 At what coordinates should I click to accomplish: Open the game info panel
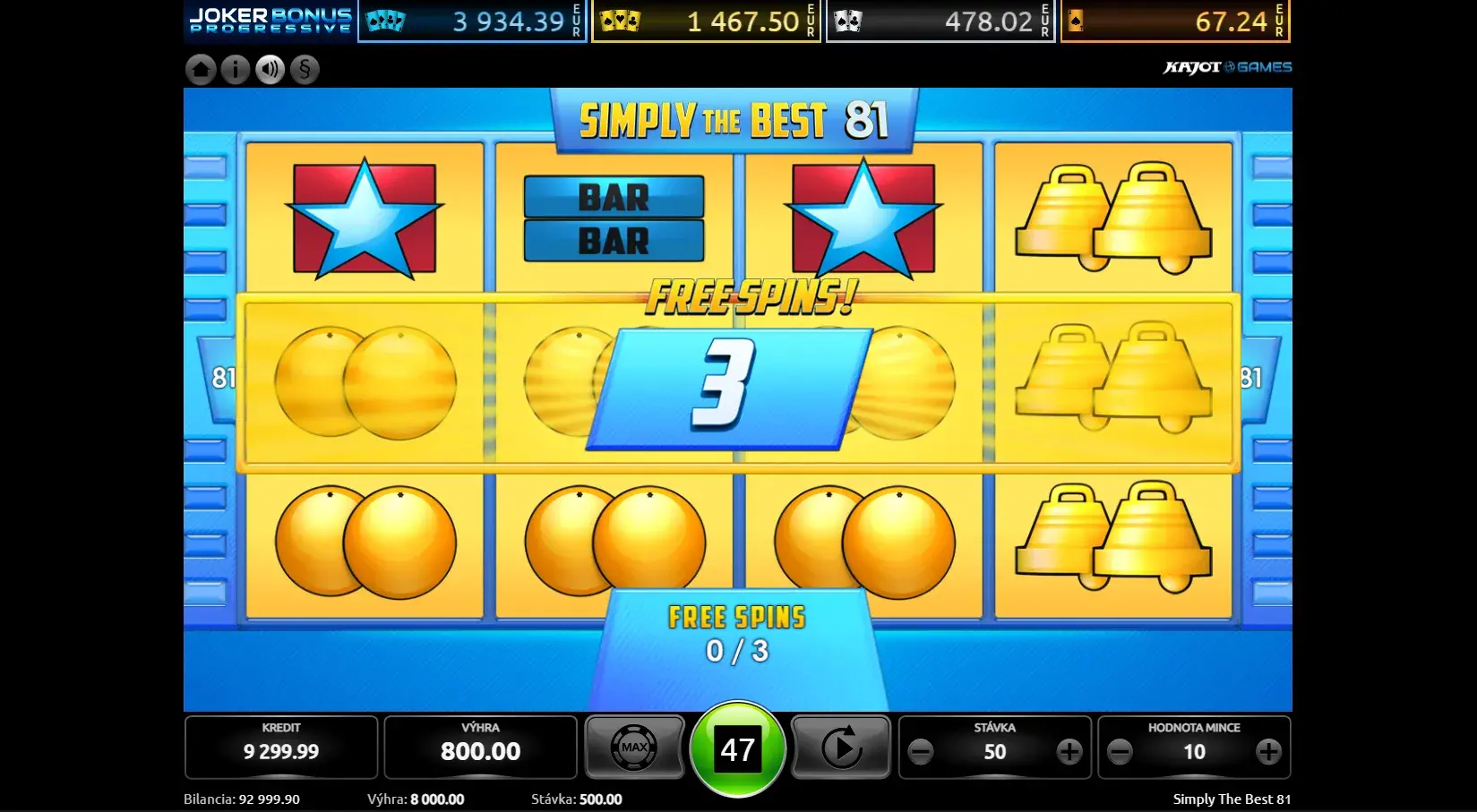coord(236,70)
